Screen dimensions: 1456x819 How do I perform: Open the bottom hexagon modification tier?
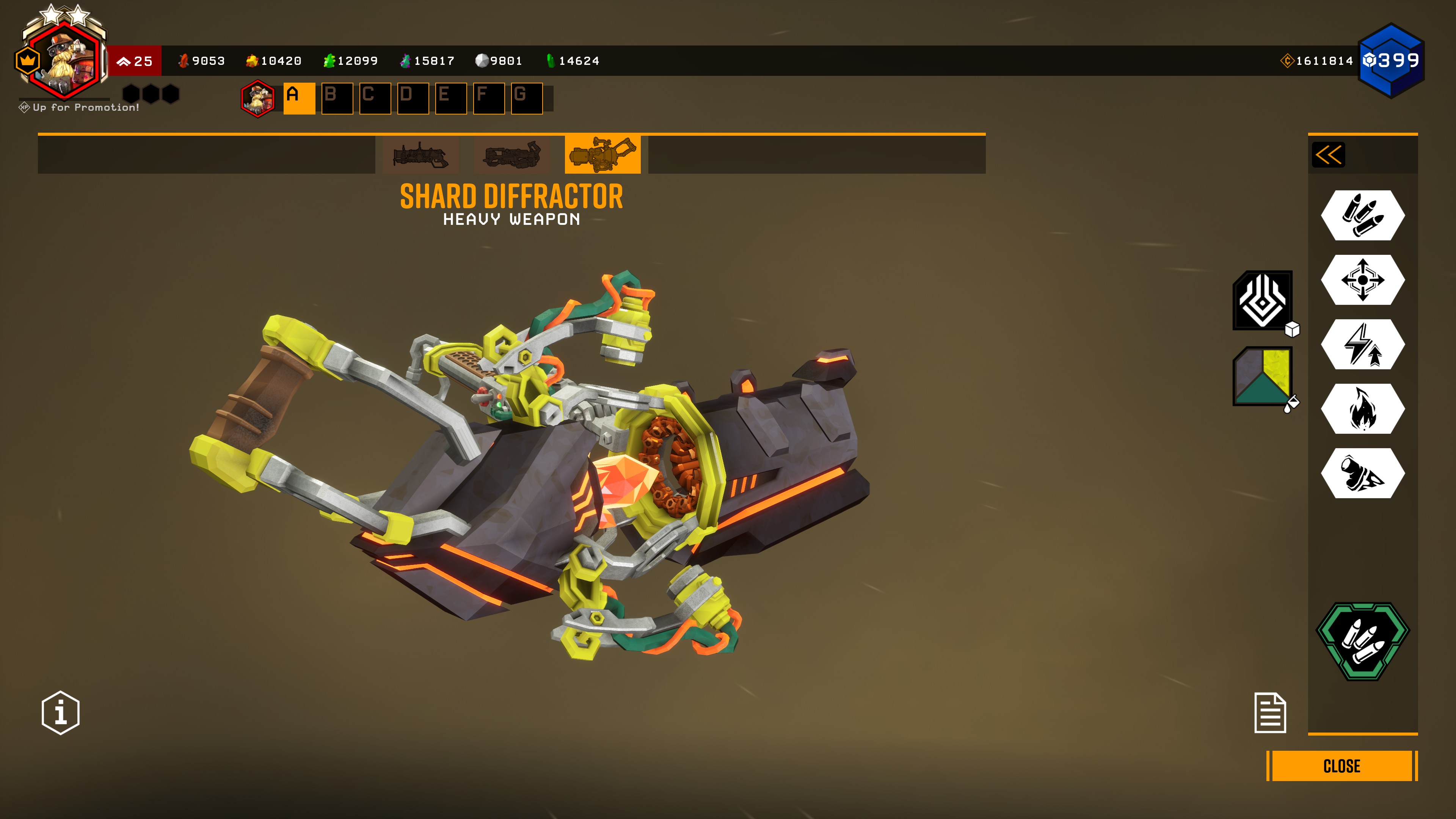(1362, 473)
